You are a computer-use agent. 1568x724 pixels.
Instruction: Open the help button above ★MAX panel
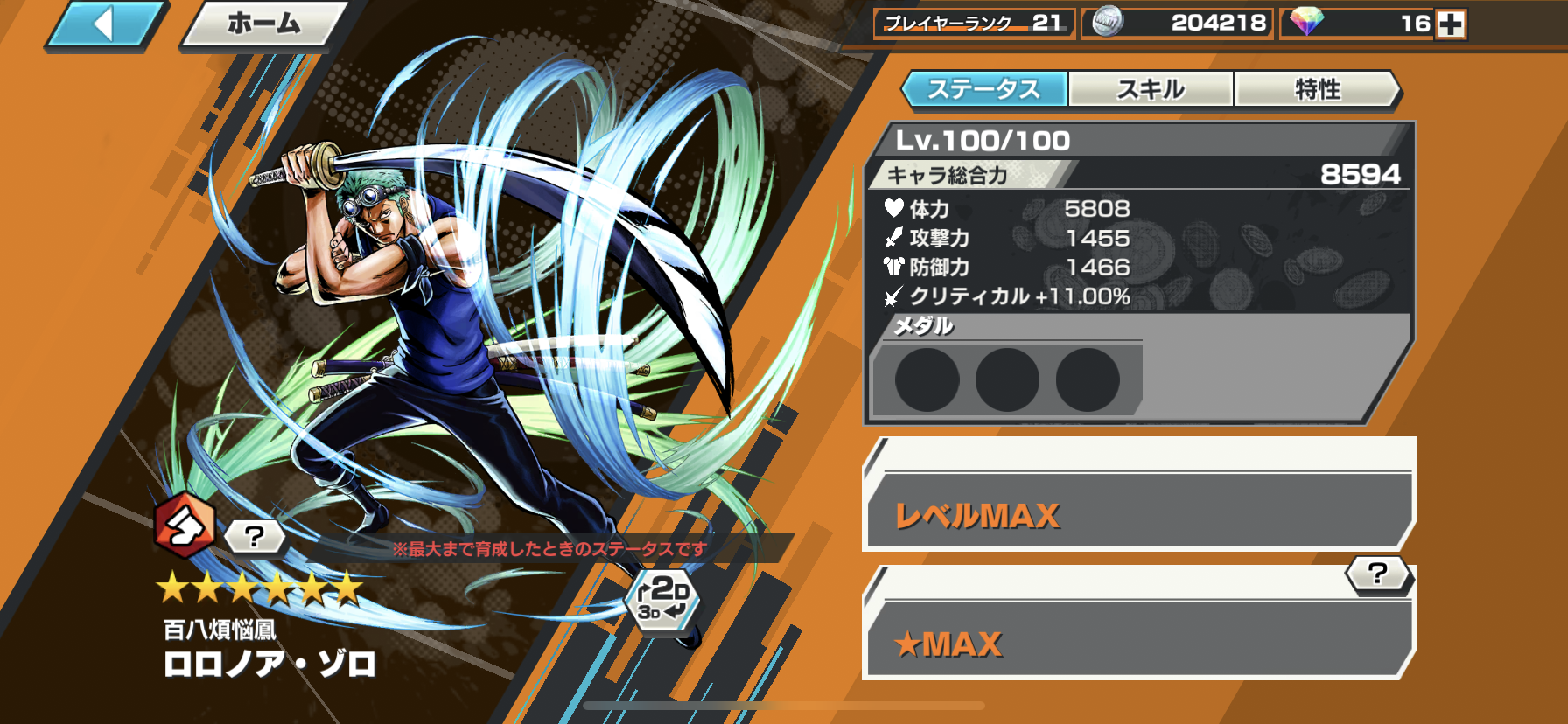coord(1377,574)
